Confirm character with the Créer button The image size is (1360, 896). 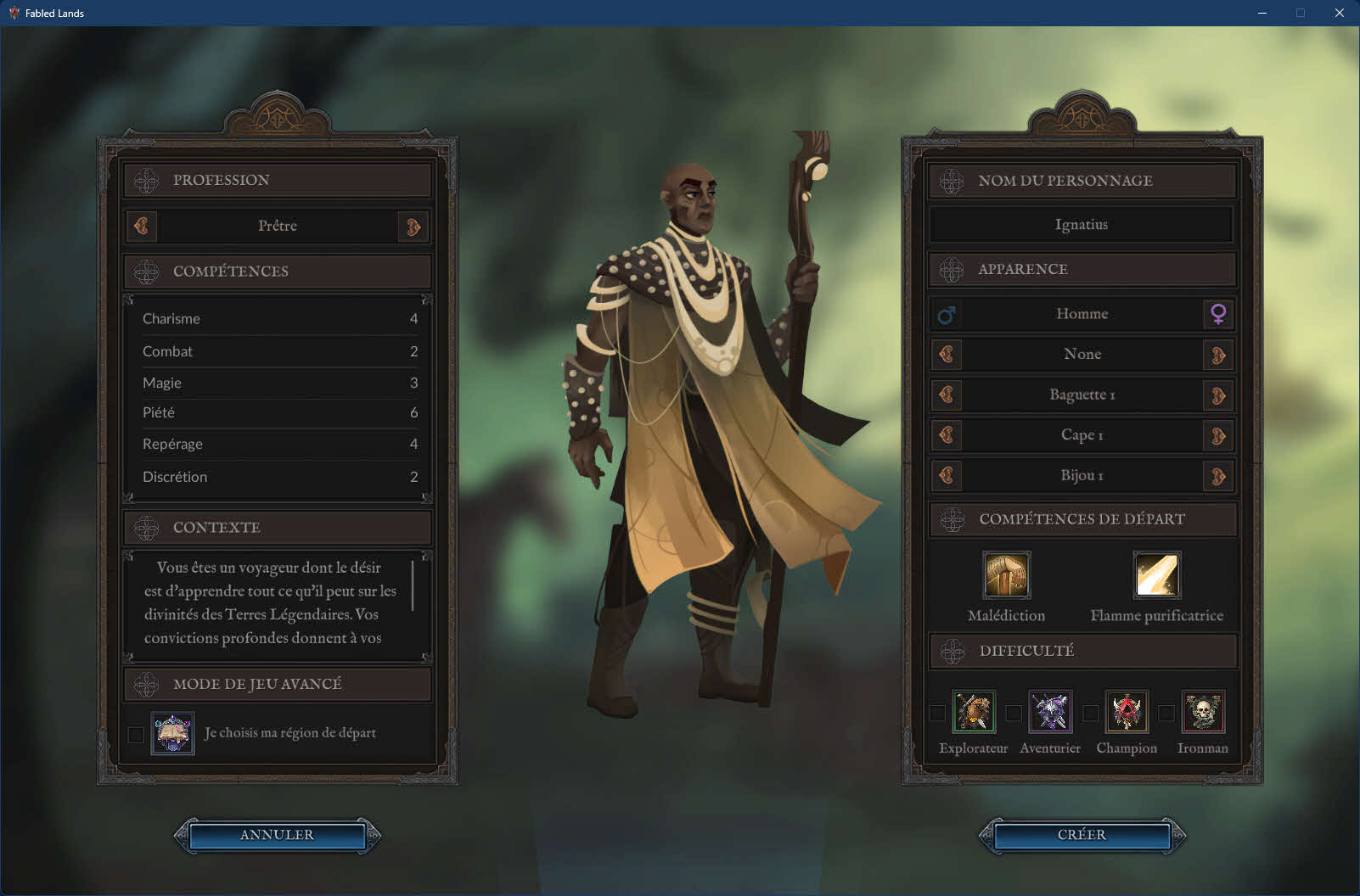point(1082,835)
